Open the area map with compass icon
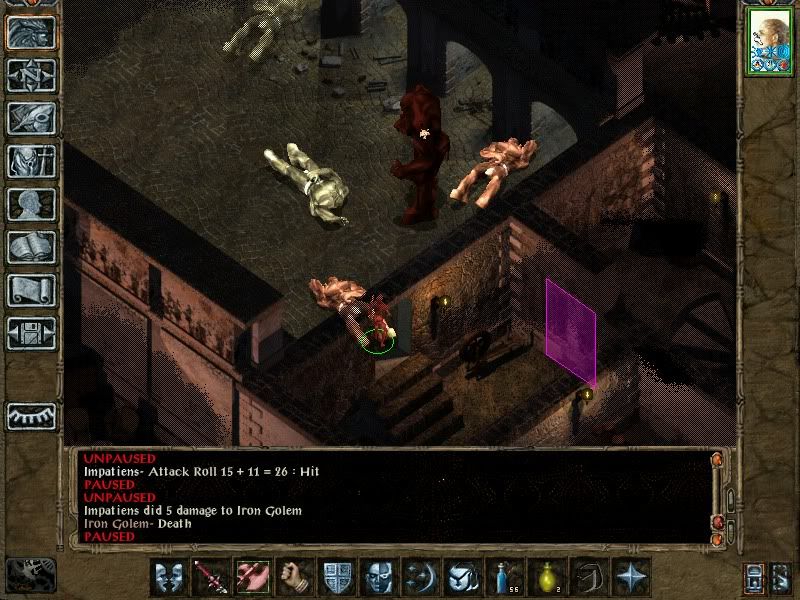Viewport: 800px width, 600px height. tap(31, 75)
